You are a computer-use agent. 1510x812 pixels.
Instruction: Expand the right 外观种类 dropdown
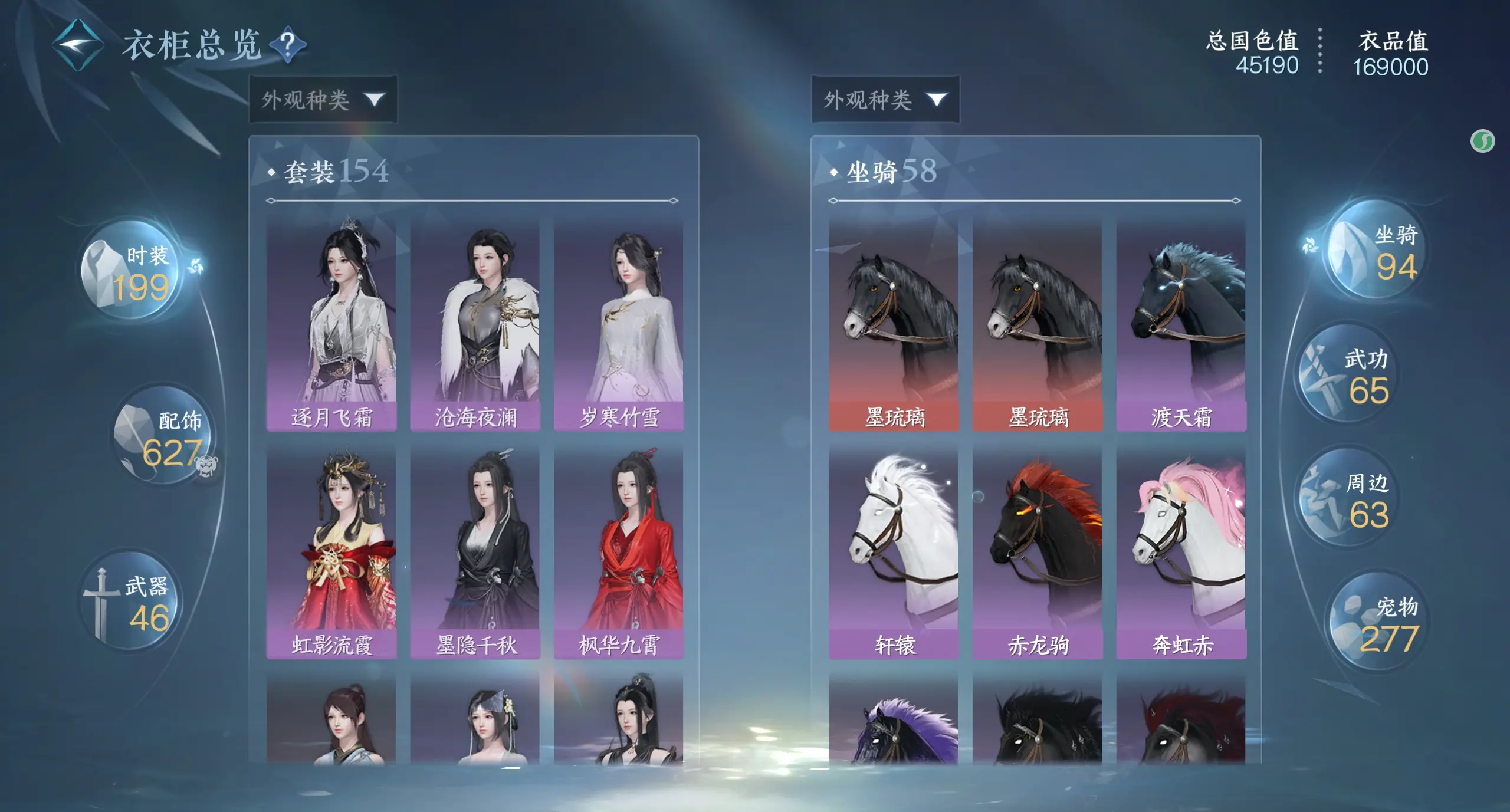[885, 99]
